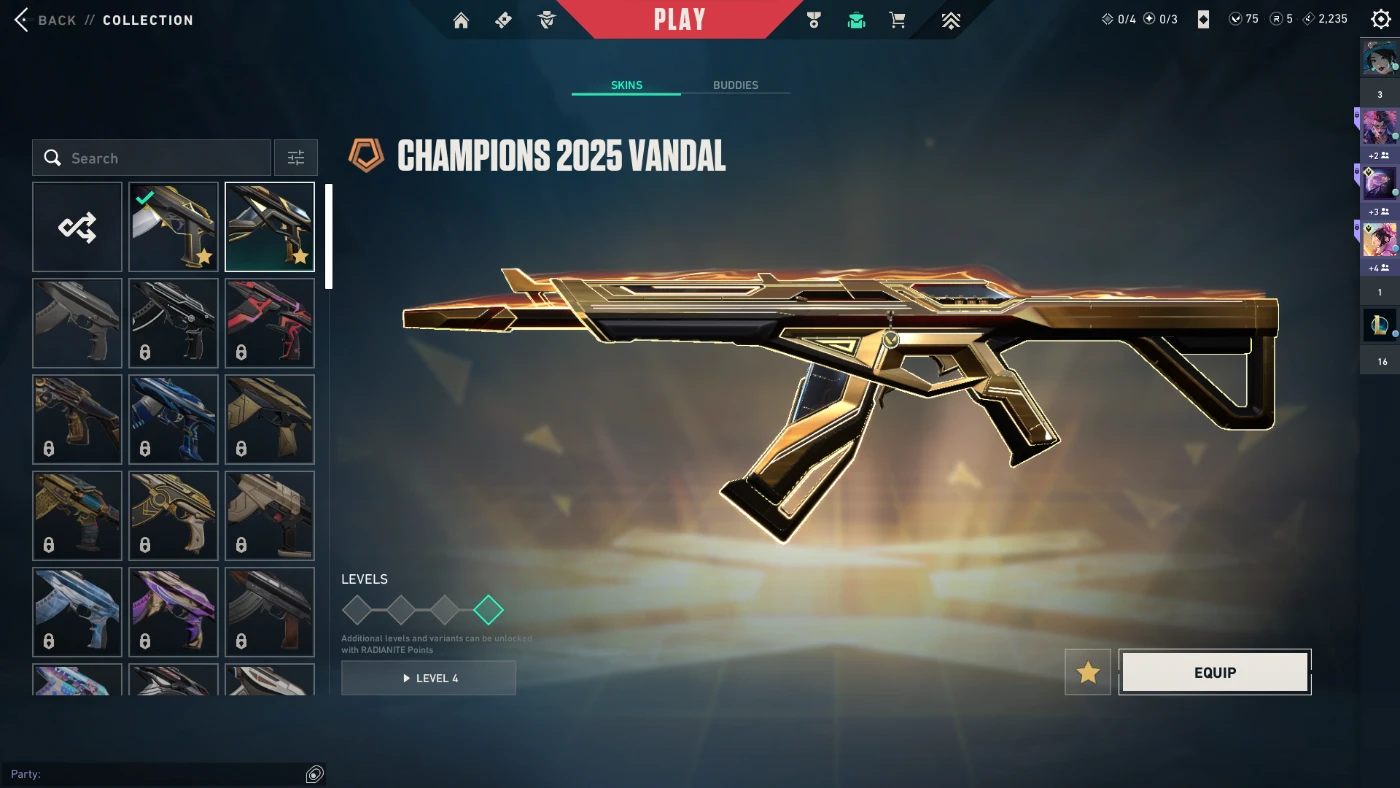Select the red and black Vandal skin

pos(270,323)
